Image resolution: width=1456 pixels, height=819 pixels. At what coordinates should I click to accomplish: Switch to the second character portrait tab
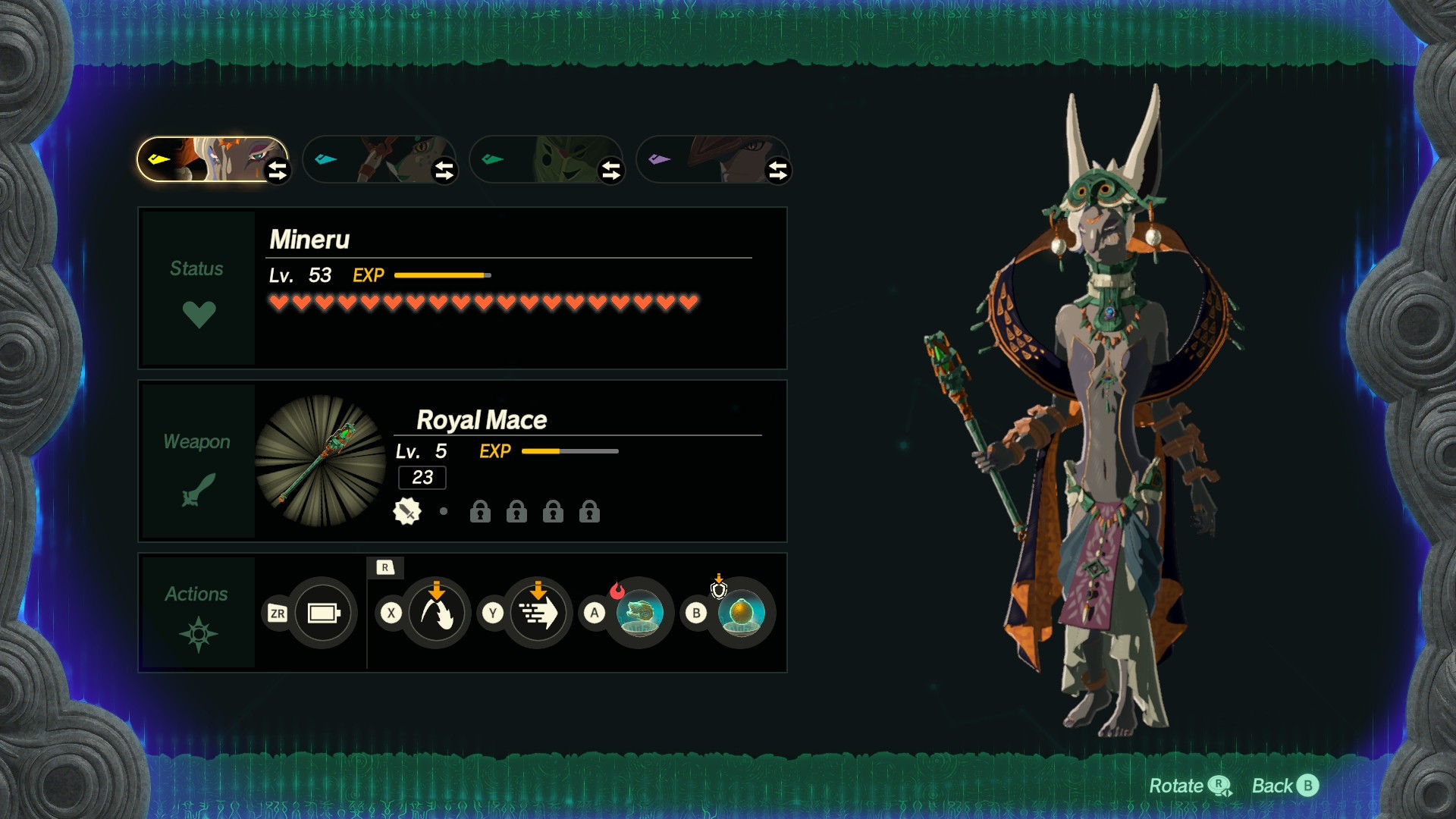375,159
